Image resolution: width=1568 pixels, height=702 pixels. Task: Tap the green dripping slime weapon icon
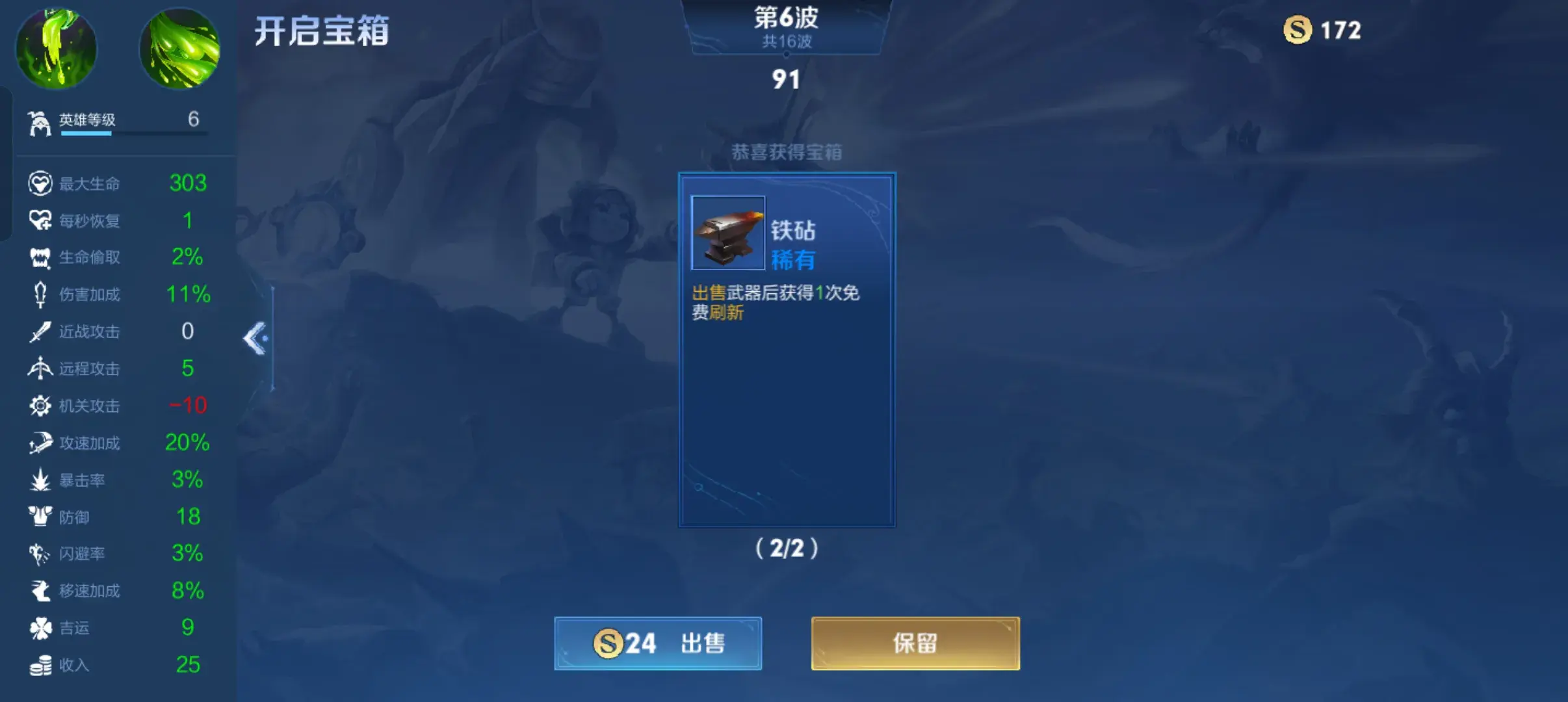56,48
